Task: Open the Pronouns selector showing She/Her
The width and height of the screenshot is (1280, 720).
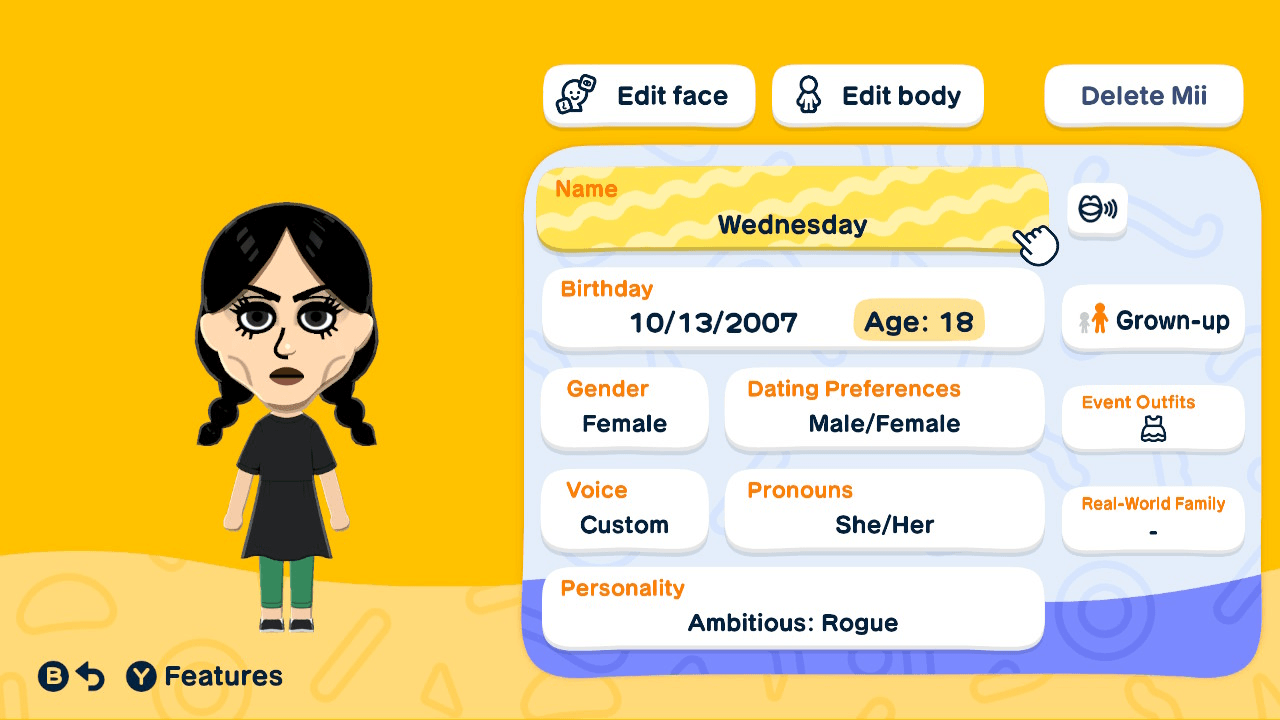Action: click(x=884, y=510)
